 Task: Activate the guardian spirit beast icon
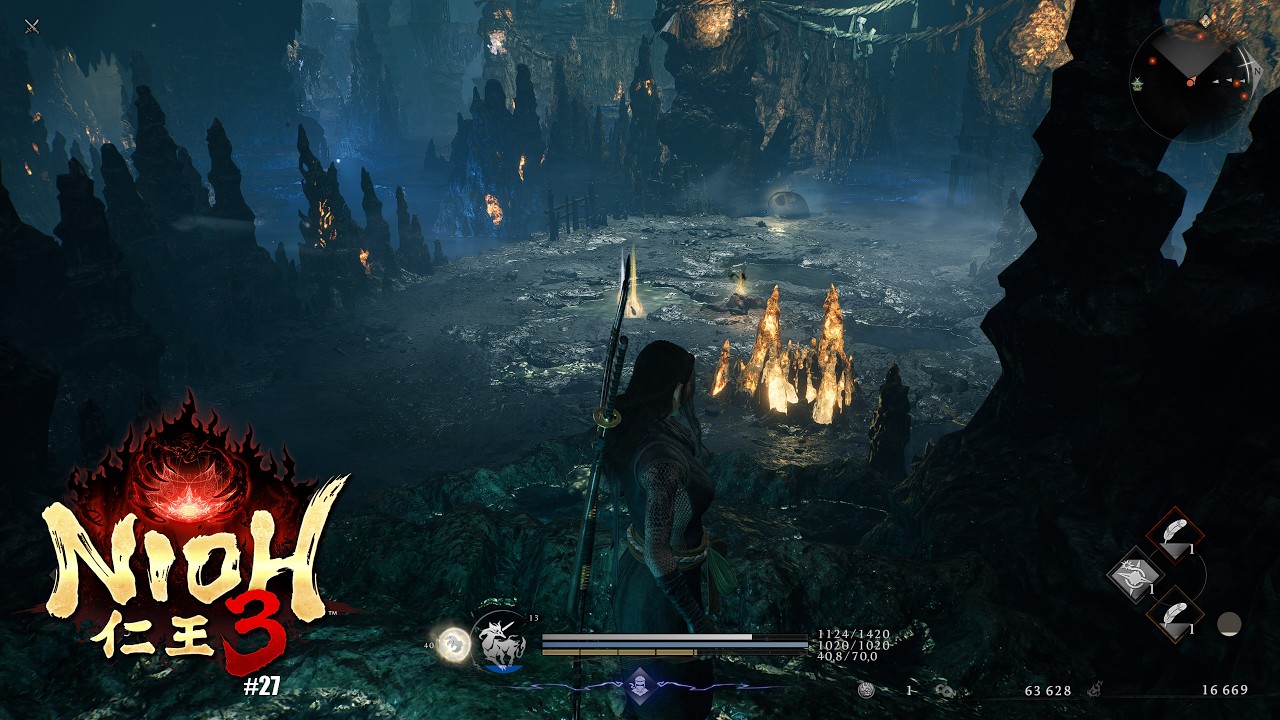pos(499,640)
